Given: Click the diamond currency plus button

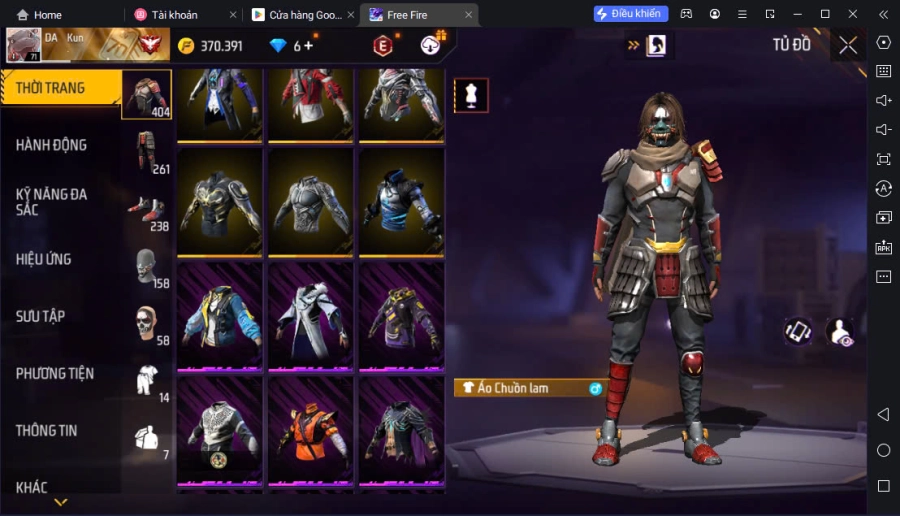Looking at the screenshot, I should pos(309,46).
